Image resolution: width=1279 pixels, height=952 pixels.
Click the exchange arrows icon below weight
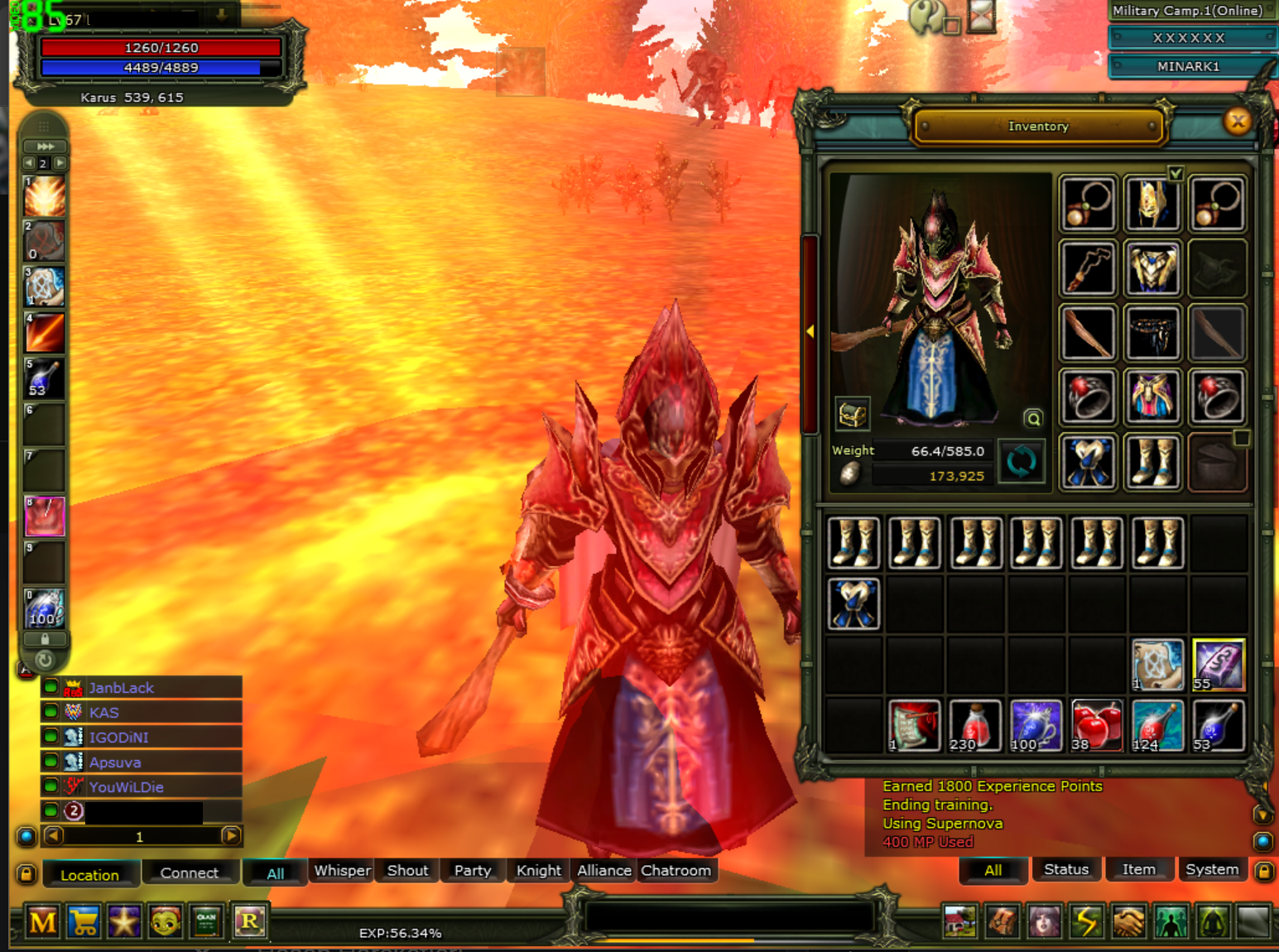coord(1022,462)
